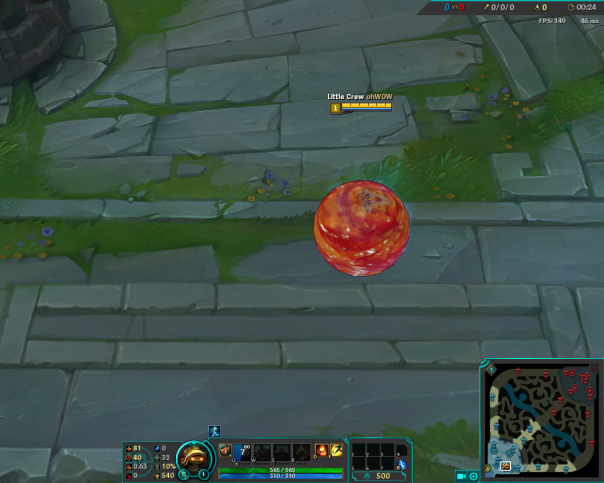Screen dimensions: 604x483
Task: Click the blue trinket ward slot
Action: pos(402,463)
